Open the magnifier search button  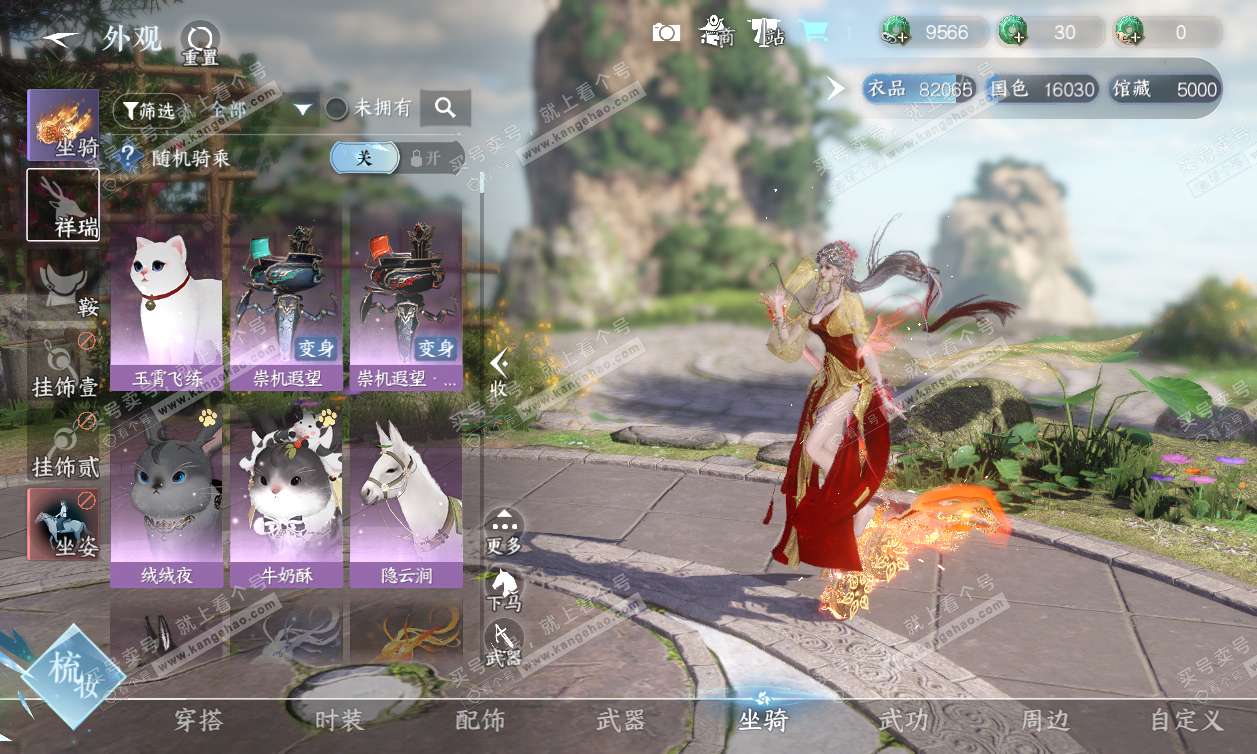(445, 108)
